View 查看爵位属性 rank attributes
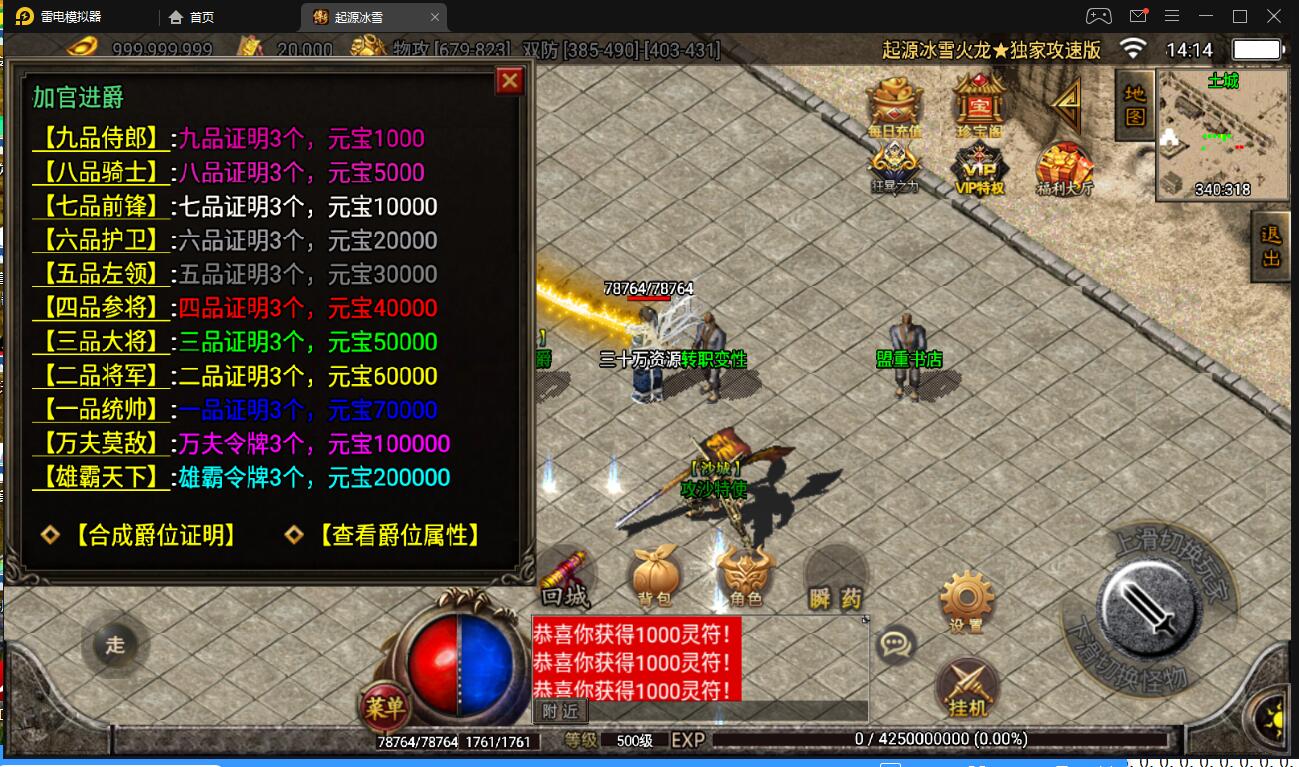This screenshot has height=767, width=1299. 398,536
